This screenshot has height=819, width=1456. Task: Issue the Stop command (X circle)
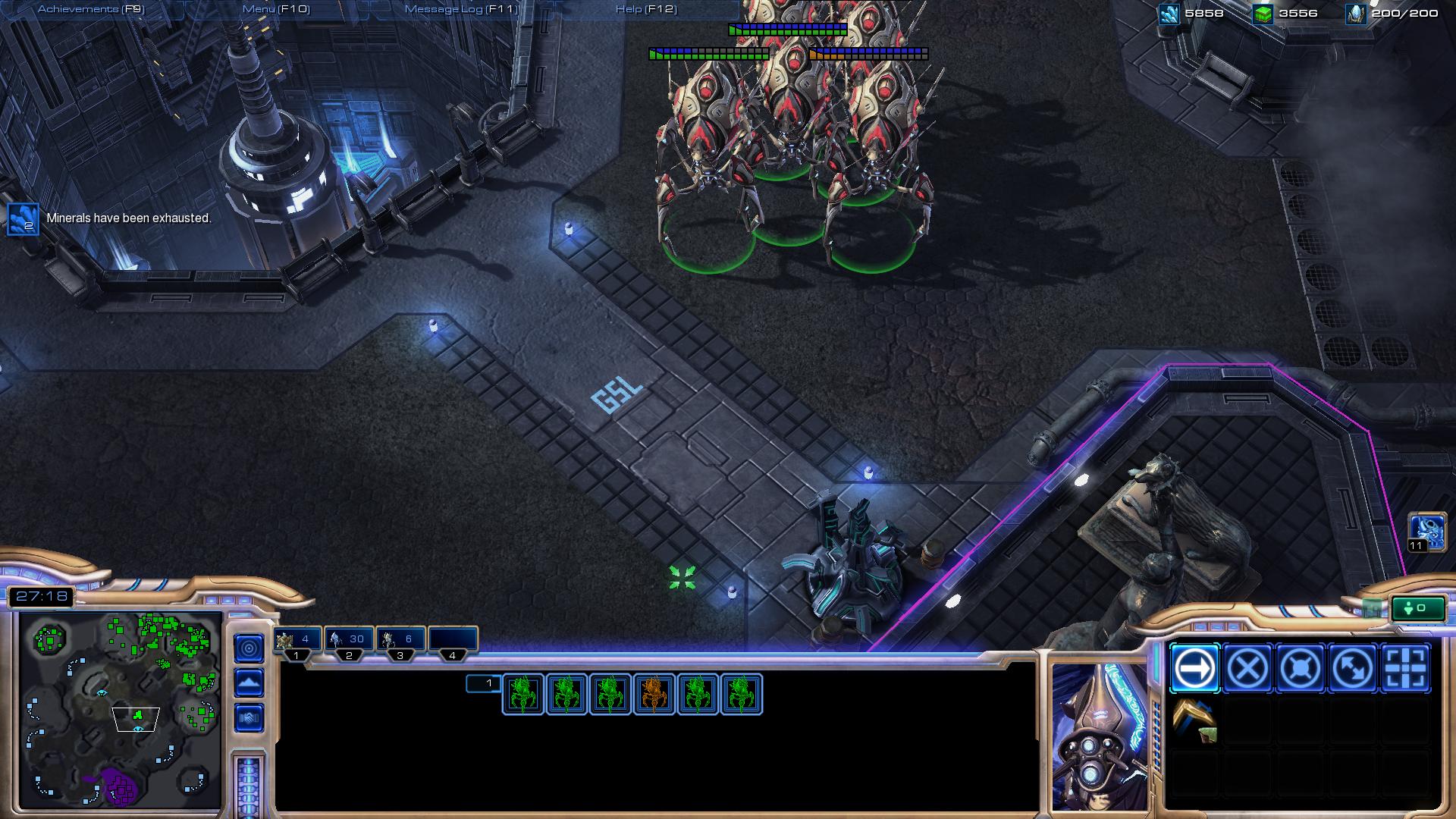coord(1247,669)
